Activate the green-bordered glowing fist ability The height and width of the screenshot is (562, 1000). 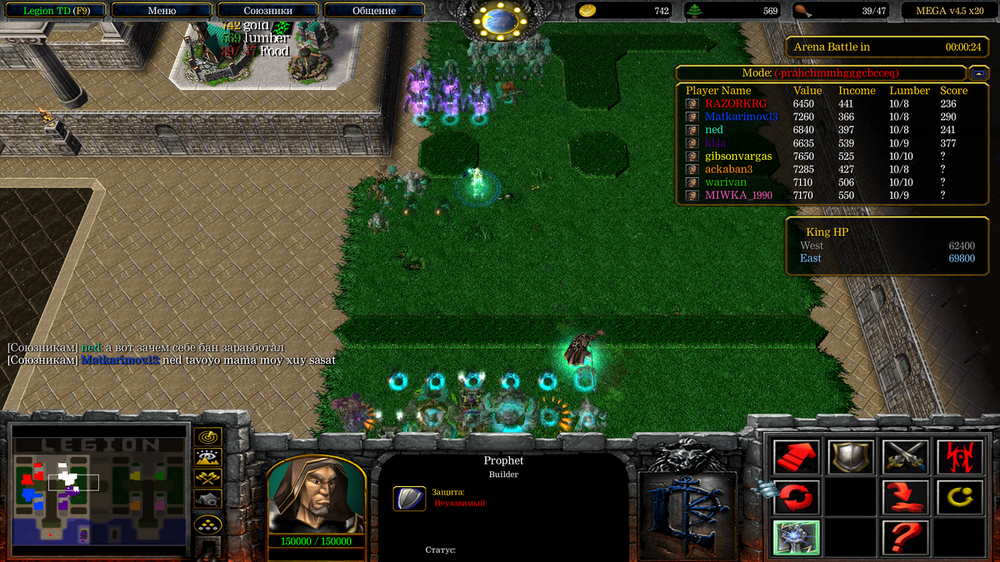click(x=797, y=538)
